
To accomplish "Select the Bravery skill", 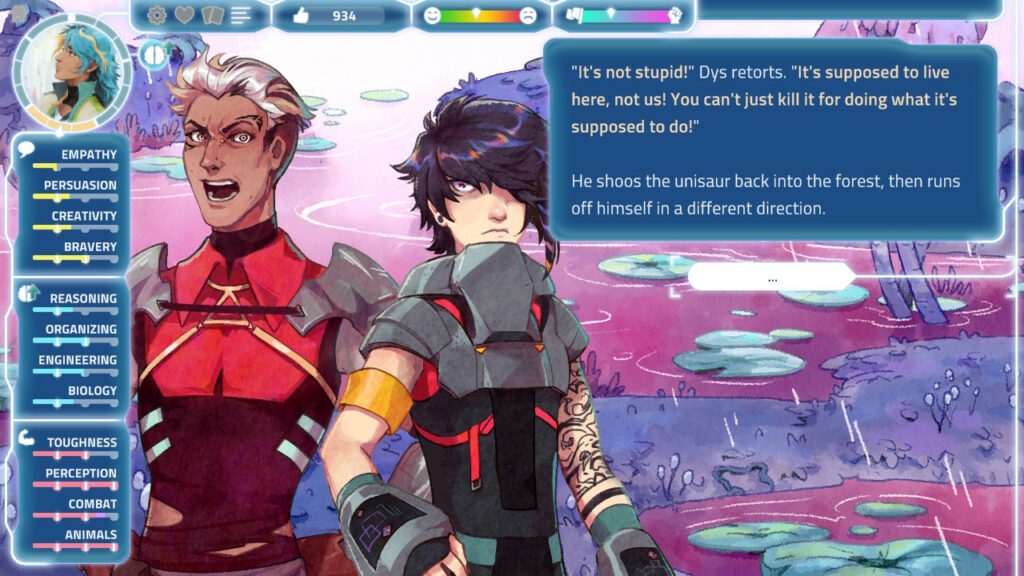I will pyautogui.click(x=90, y=247).
